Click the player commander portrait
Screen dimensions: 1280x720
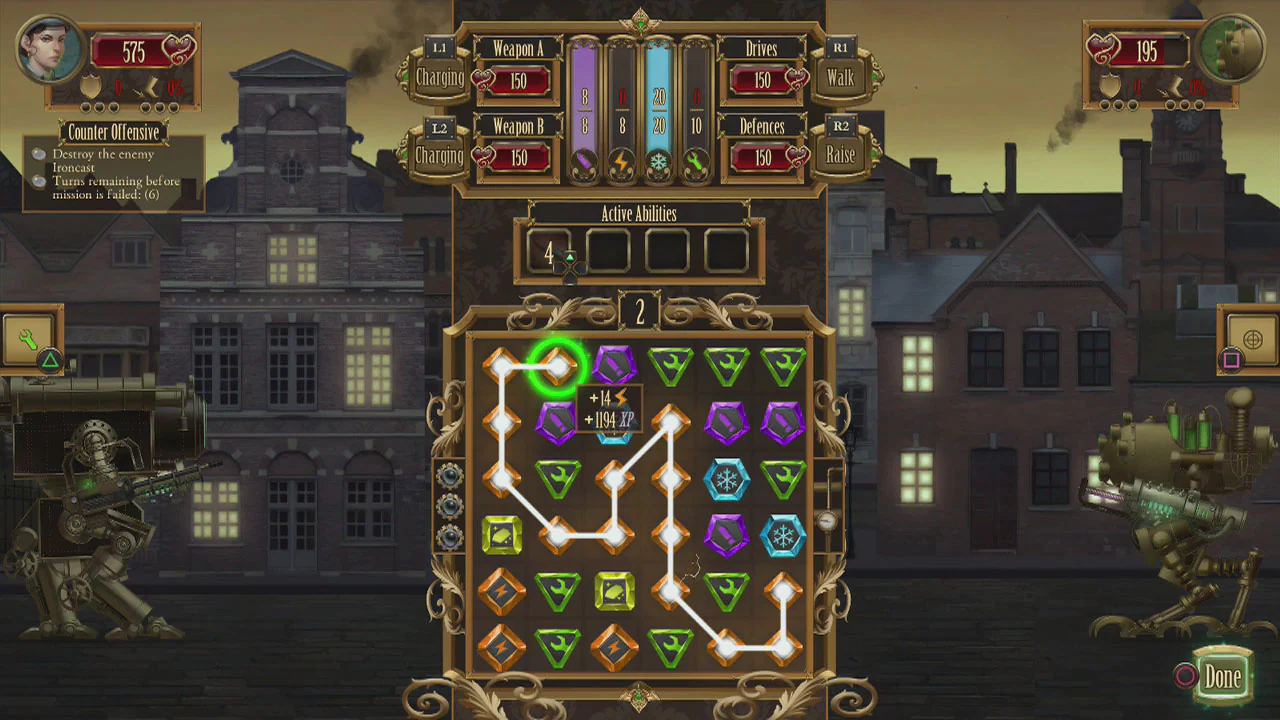(x=49, y=51)
